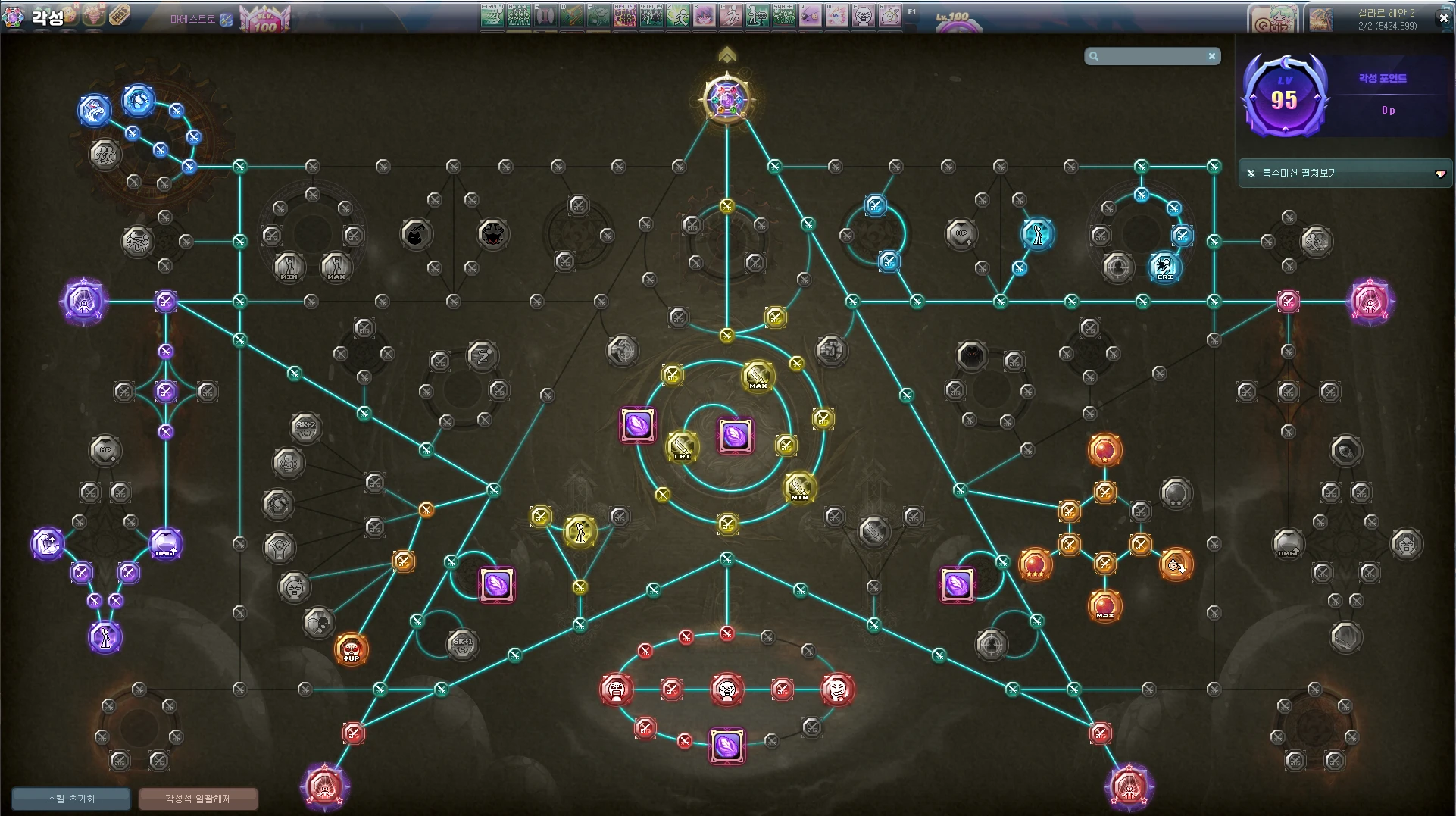This screenshot has height=816, width=1456.
Task: Click the 스킬 초기화 reset button
Action: click(x=71, y=799)
